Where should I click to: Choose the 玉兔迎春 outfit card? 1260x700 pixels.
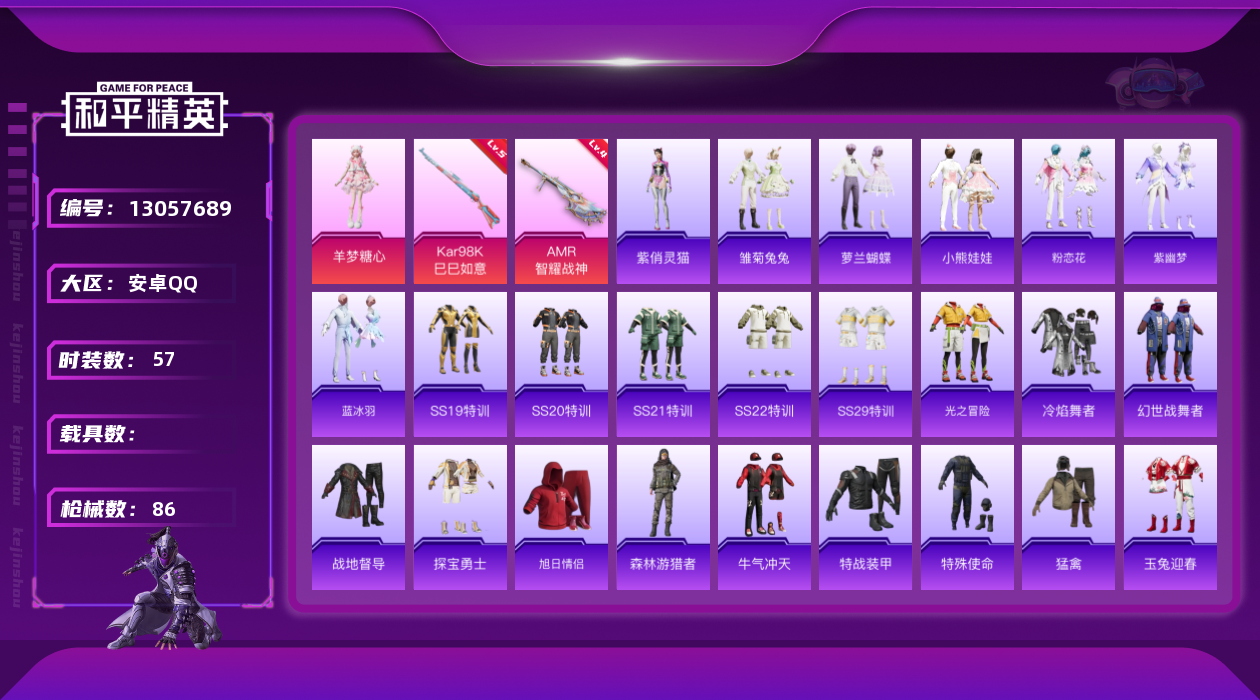[x=1170, y=516]
